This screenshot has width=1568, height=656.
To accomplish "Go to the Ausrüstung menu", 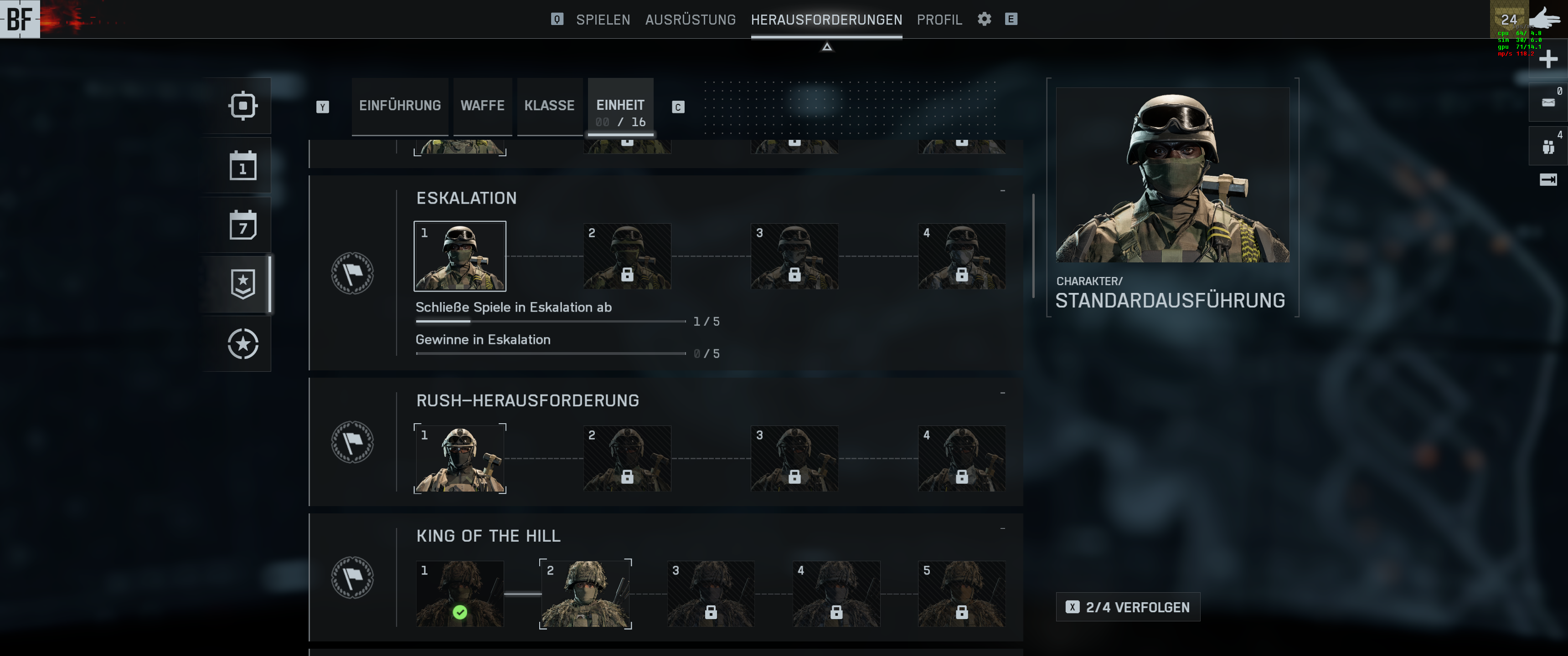I will point(690,20).
